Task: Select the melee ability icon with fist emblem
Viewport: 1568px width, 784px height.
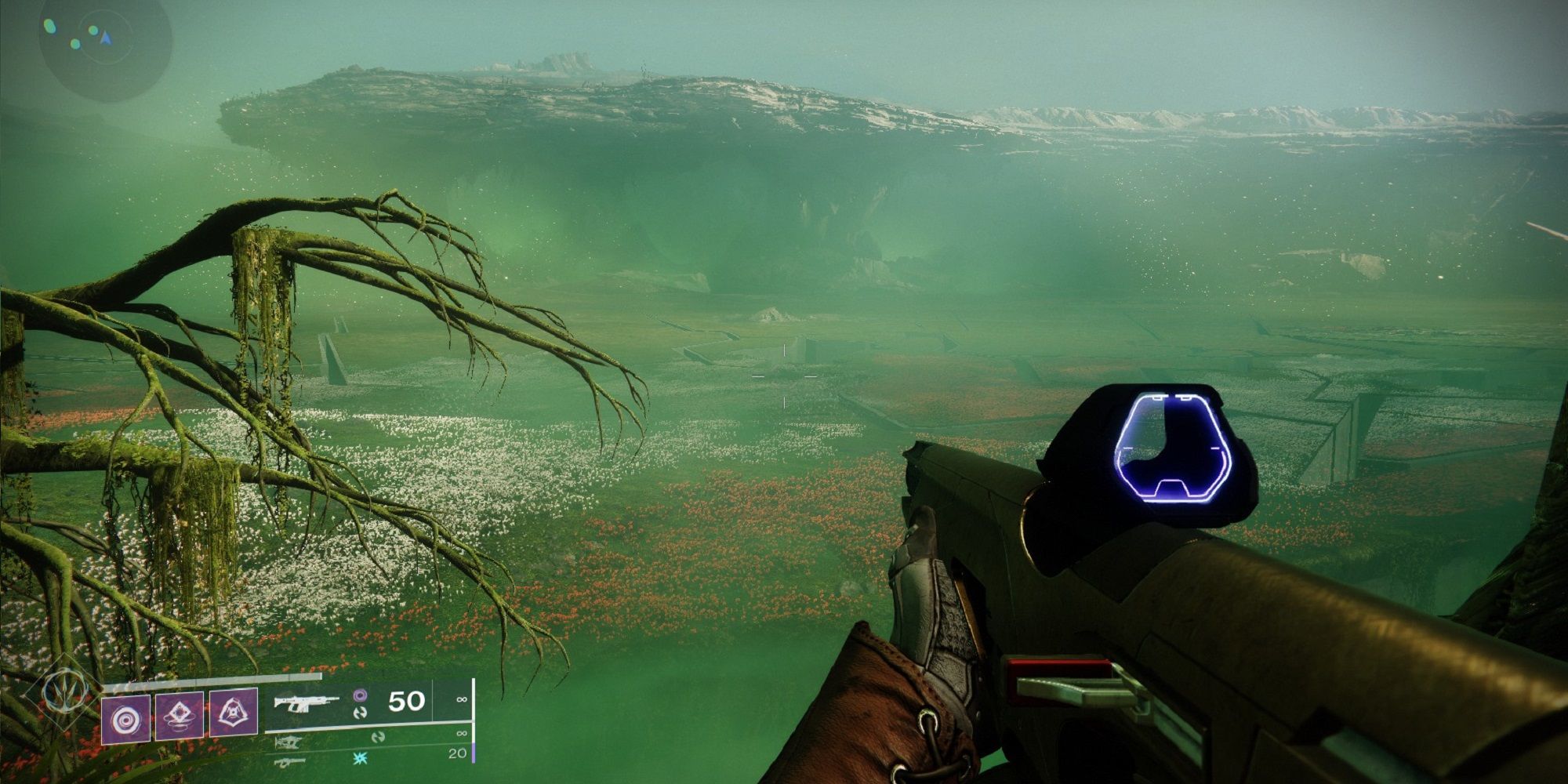Action: (233, 713)
